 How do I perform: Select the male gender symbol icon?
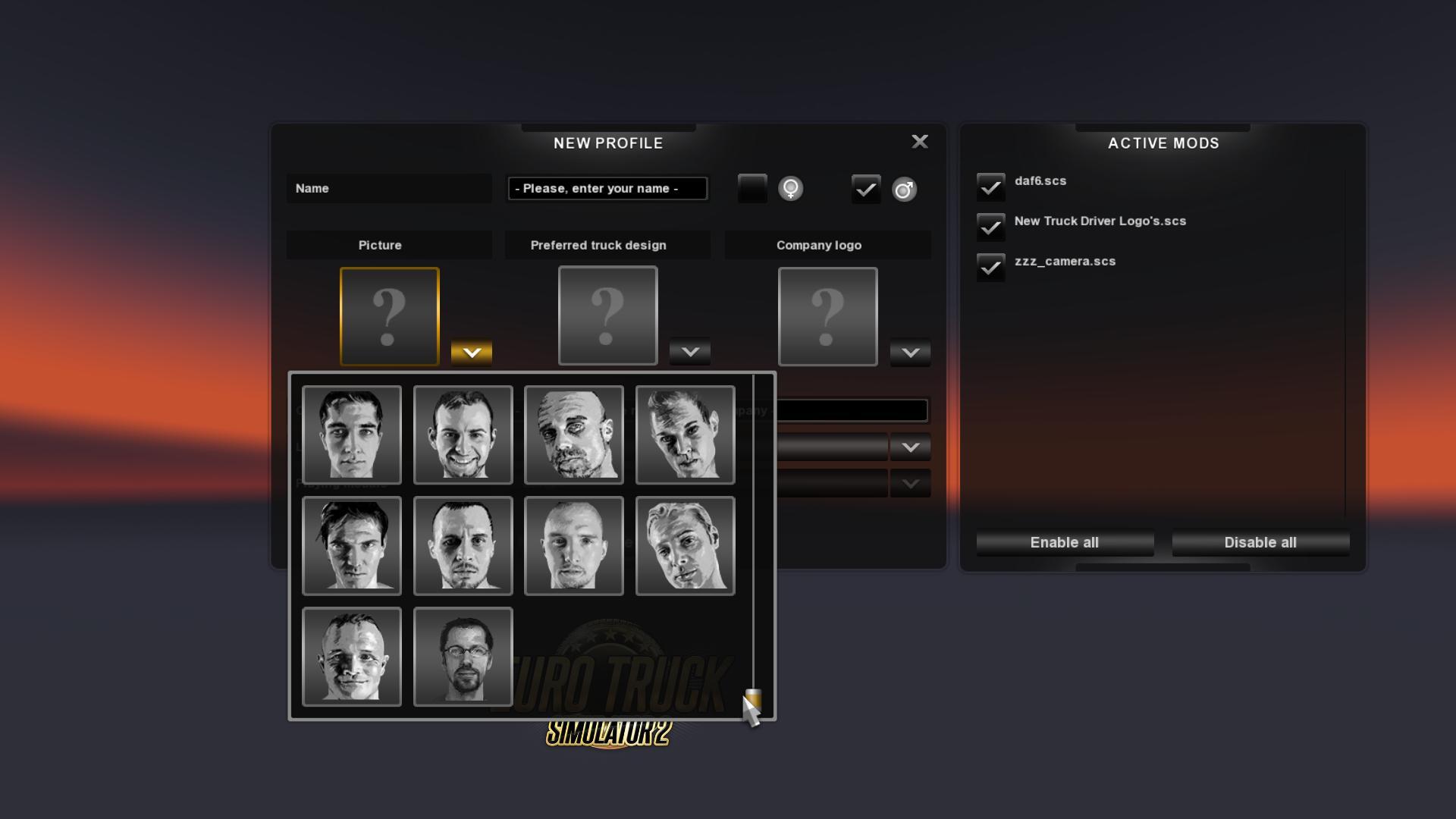(905, 188)
